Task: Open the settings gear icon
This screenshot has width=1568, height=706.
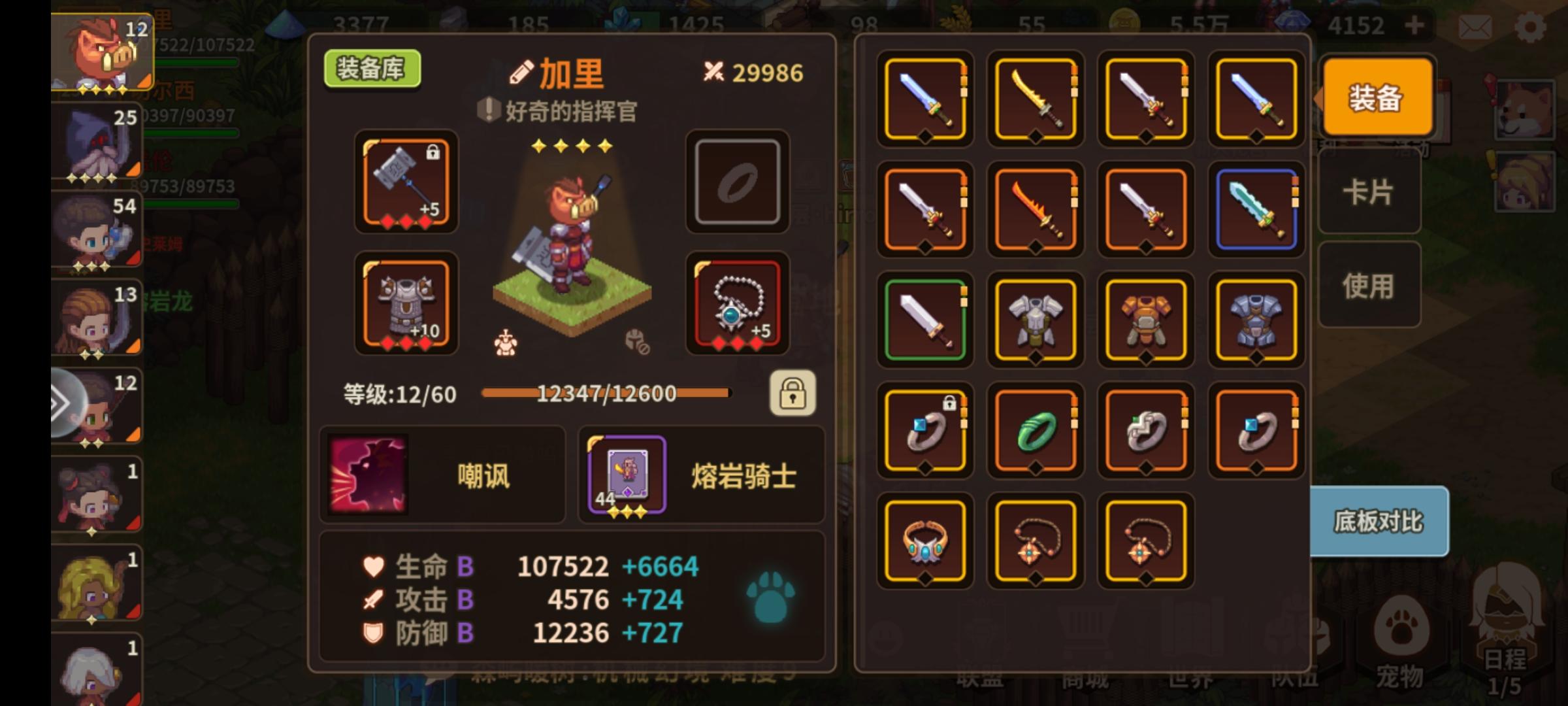Action: [x=1531, y=26]
